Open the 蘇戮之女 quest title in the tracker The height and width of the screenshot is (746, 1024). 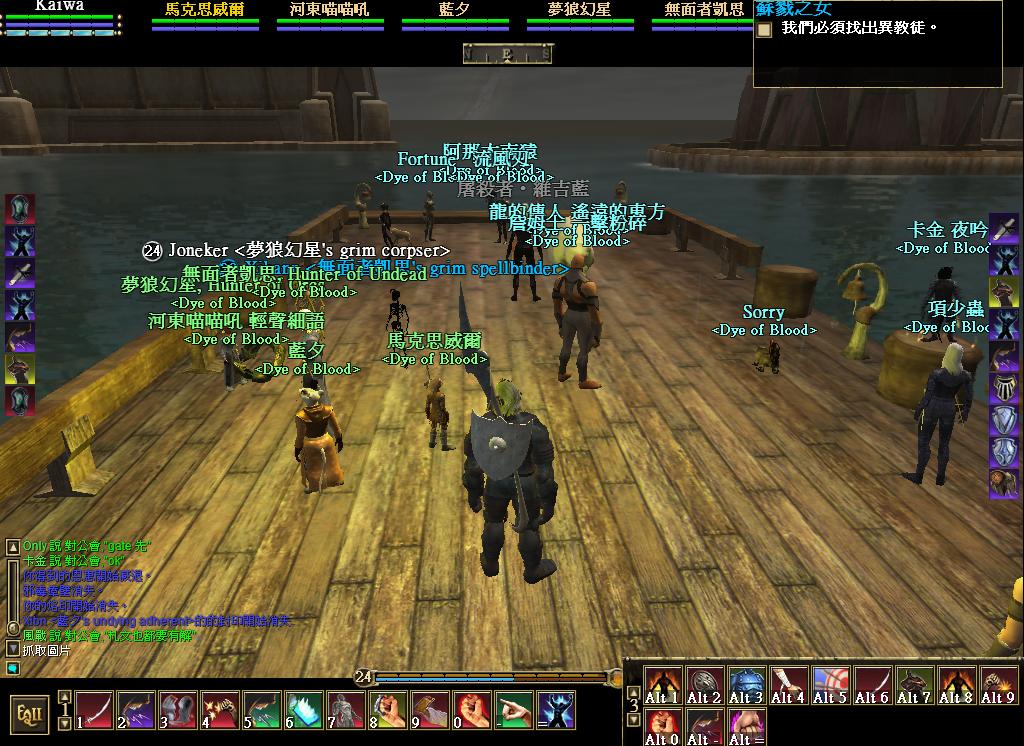pos(794,9)
